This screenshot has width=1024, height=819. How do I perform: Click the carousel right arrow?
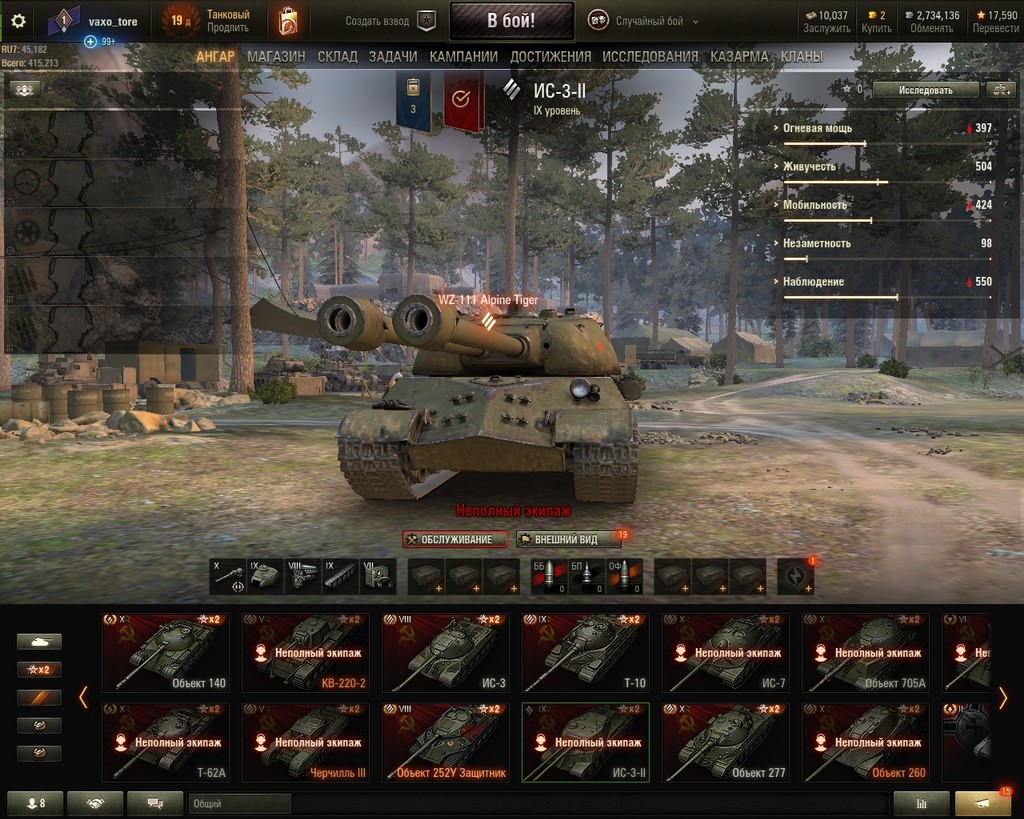coord(1003,698)
